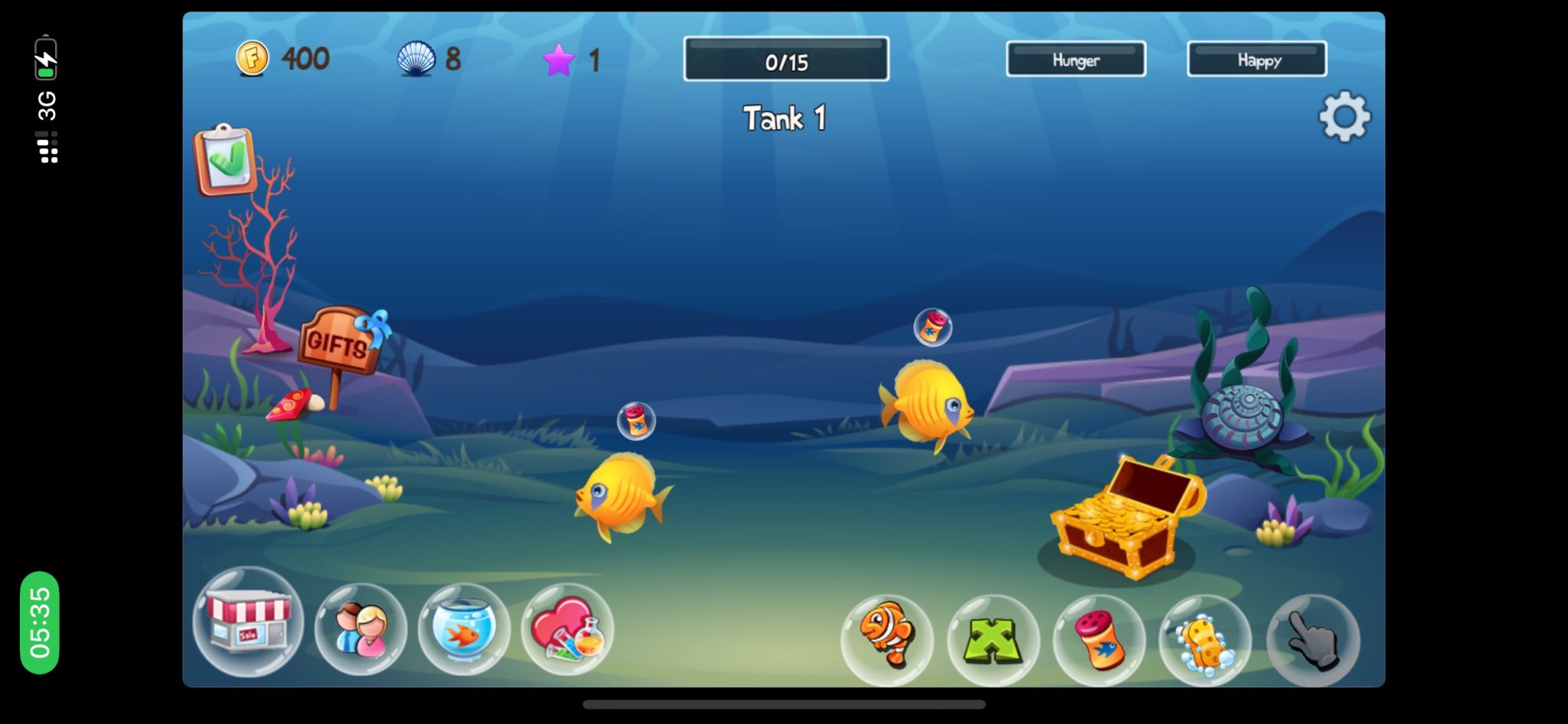This screenshot has width=1568, height=724.
Task: Select the sponge cleaning tool
Action: [1207, 643]
